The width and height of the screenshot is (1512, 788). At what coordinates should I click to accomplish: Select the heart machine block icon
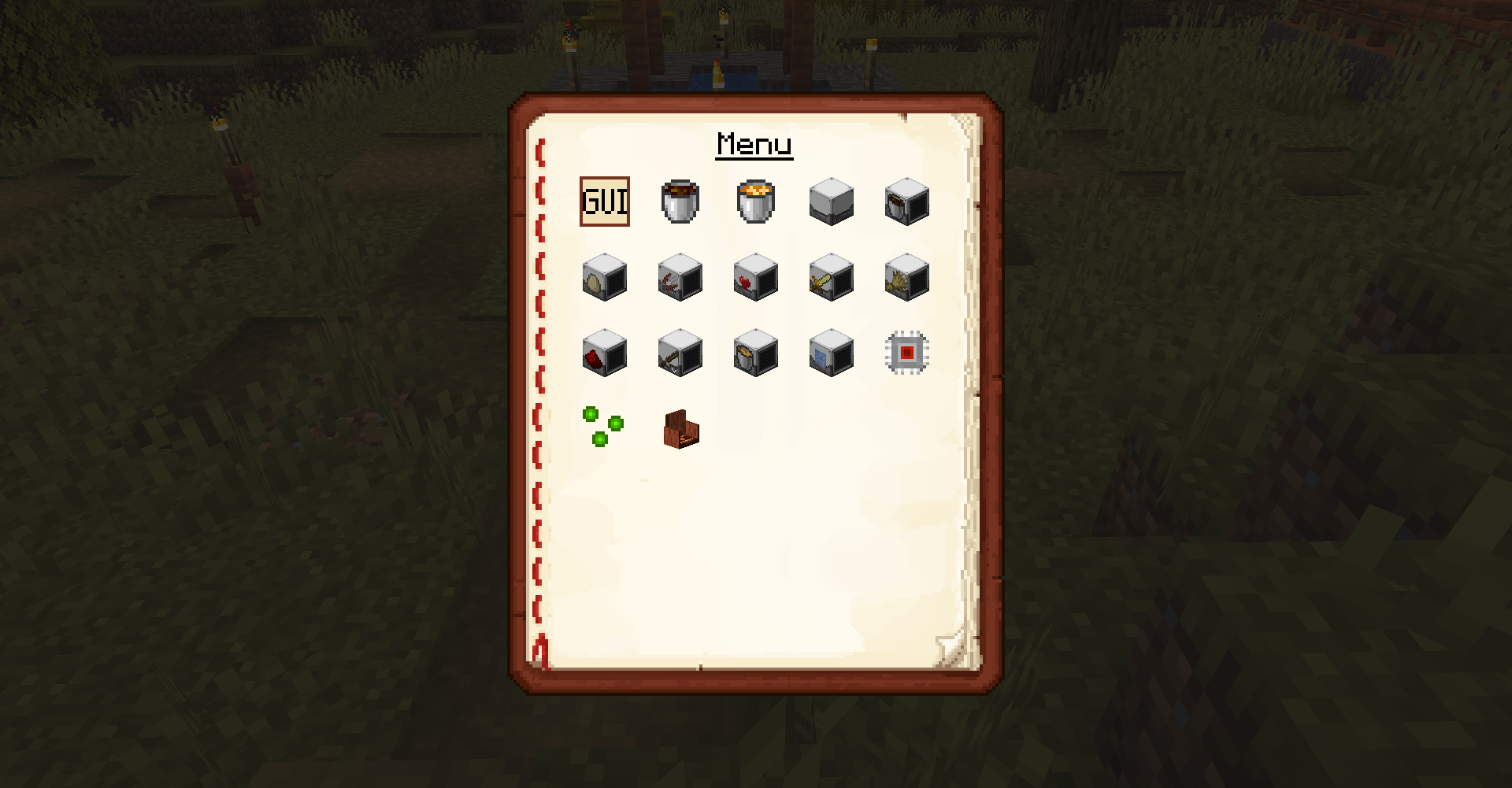click(754, 277)
